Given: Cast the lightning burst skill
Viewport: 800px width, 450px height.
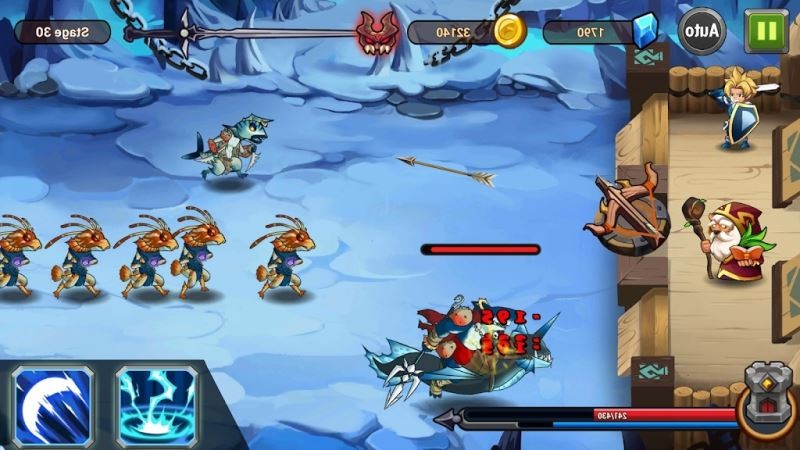Looking at the screenshot, I should click(x=156, y=405).
